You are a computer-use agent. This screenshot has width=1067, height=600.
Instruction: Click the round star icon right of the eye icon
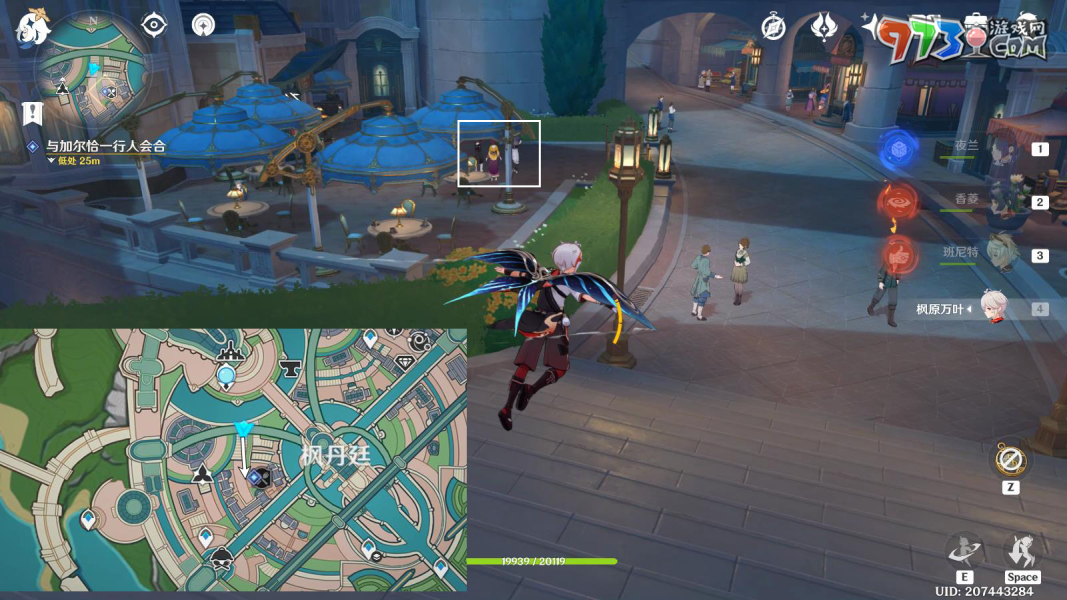tap(203, 25)
